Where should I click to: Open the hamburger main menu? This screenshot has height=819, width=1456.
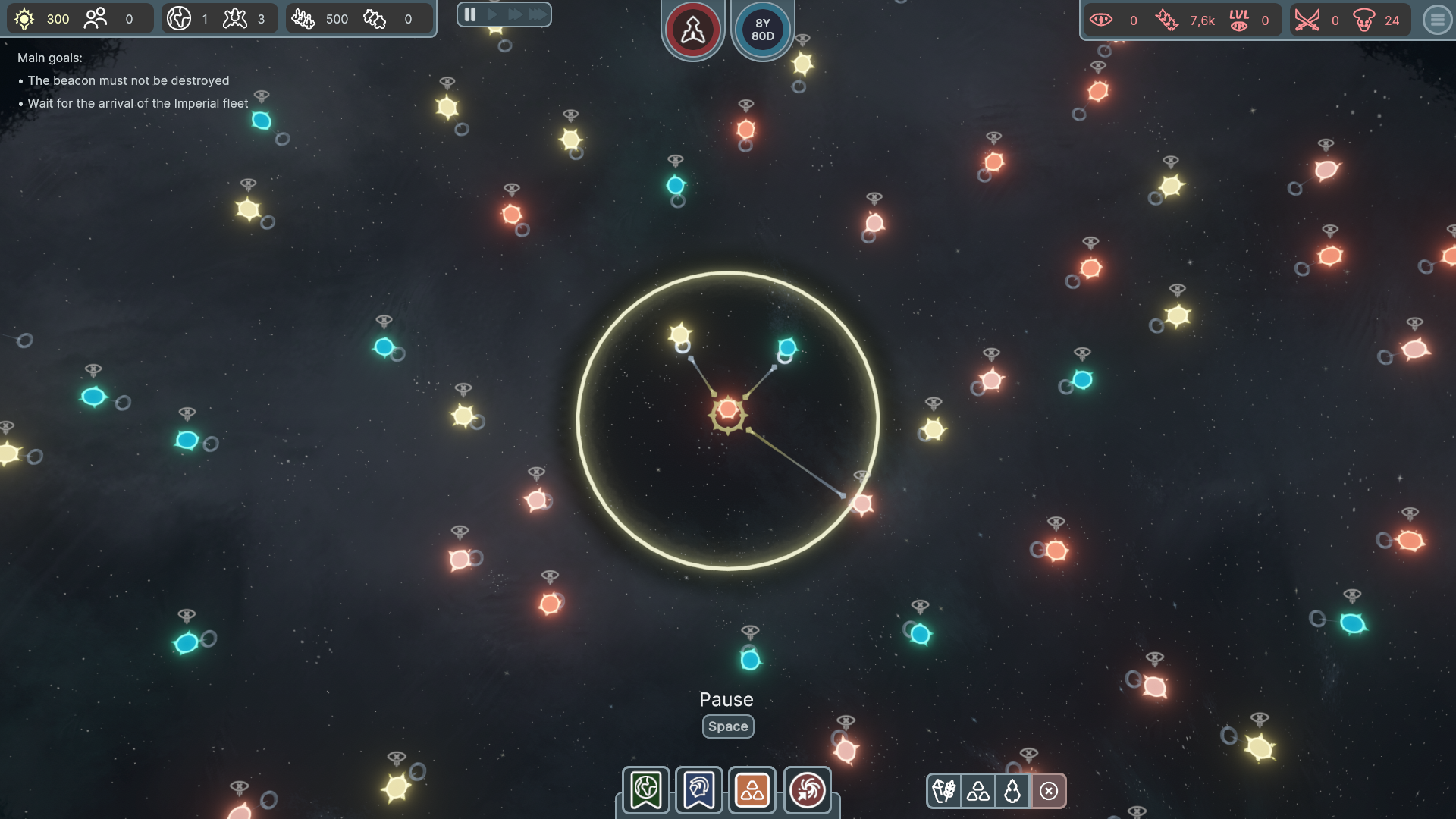point(1437,20)
